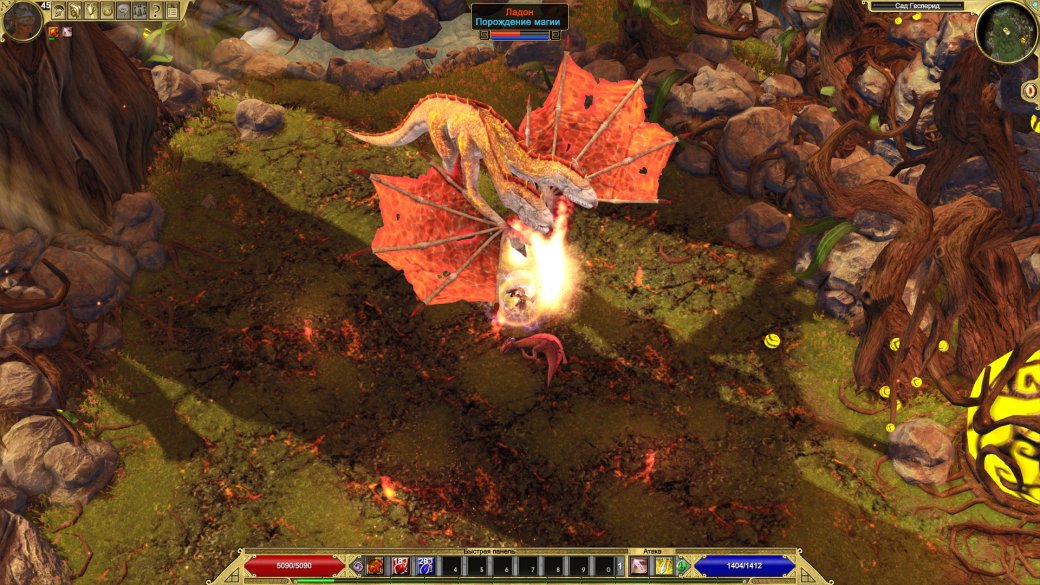Use the red health potion slot
Viewport: 1040px width, 585px height.
(x=400, y=567)
